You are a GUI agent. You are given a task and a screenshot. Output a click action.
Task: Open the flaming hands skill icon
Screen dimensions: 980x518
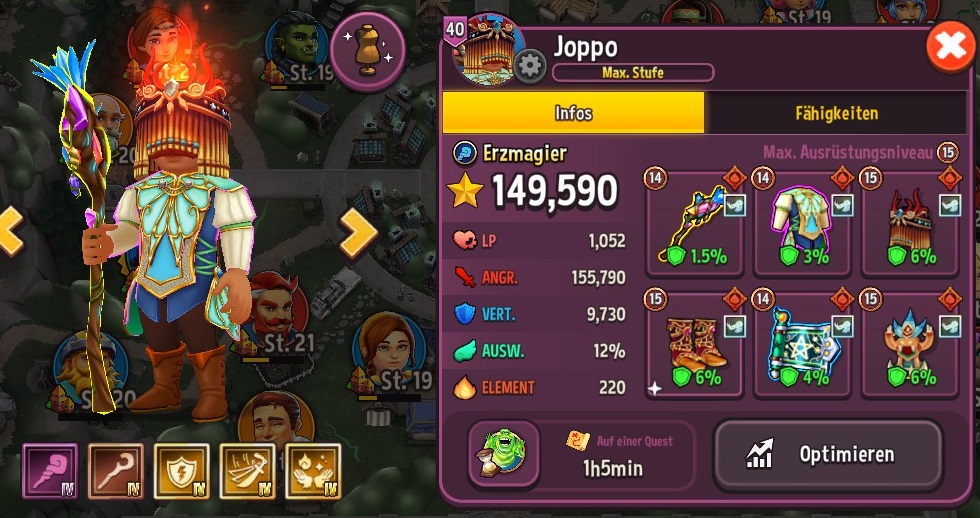pos(313,471)
